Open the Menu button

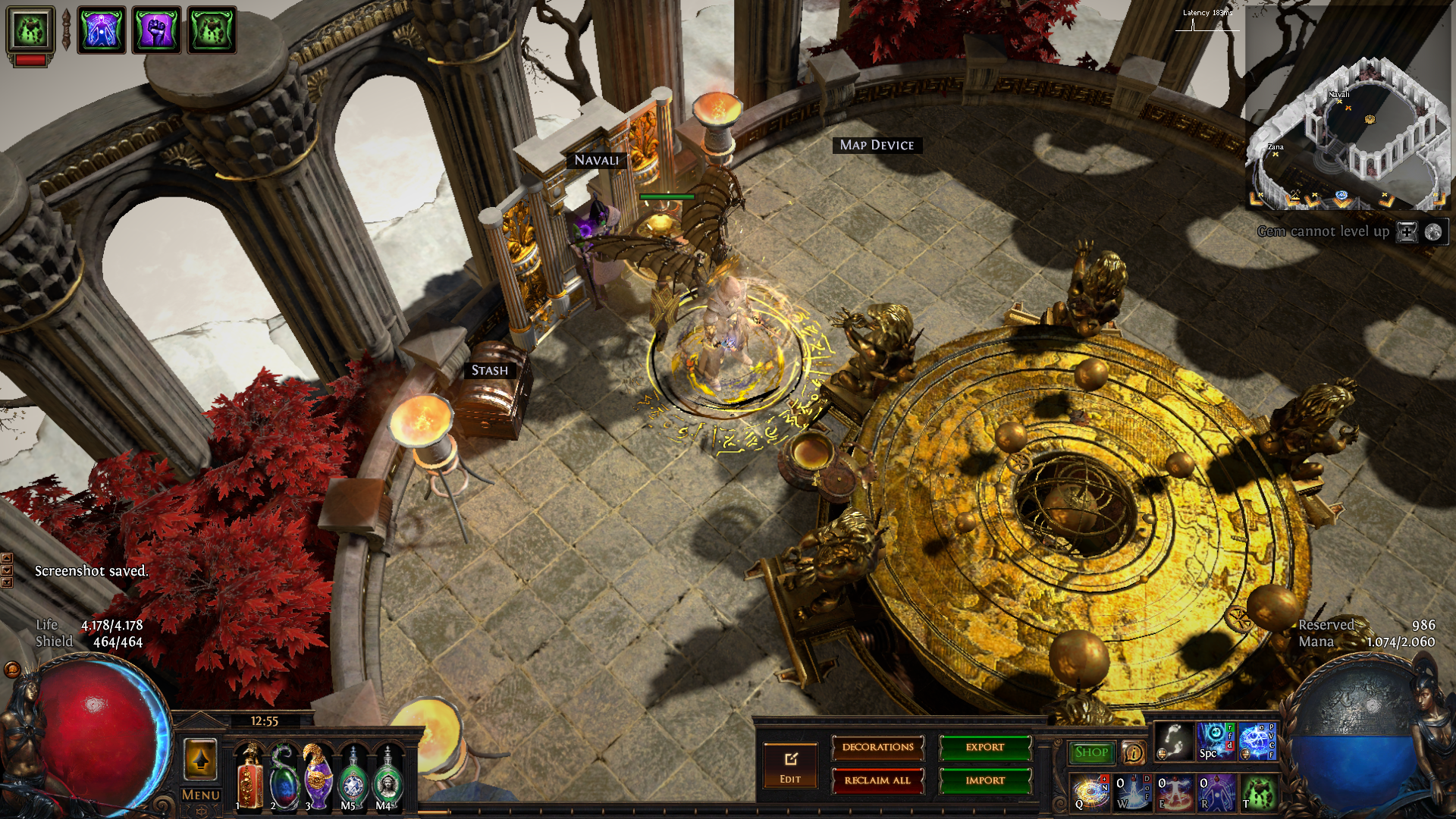[201, 795]
